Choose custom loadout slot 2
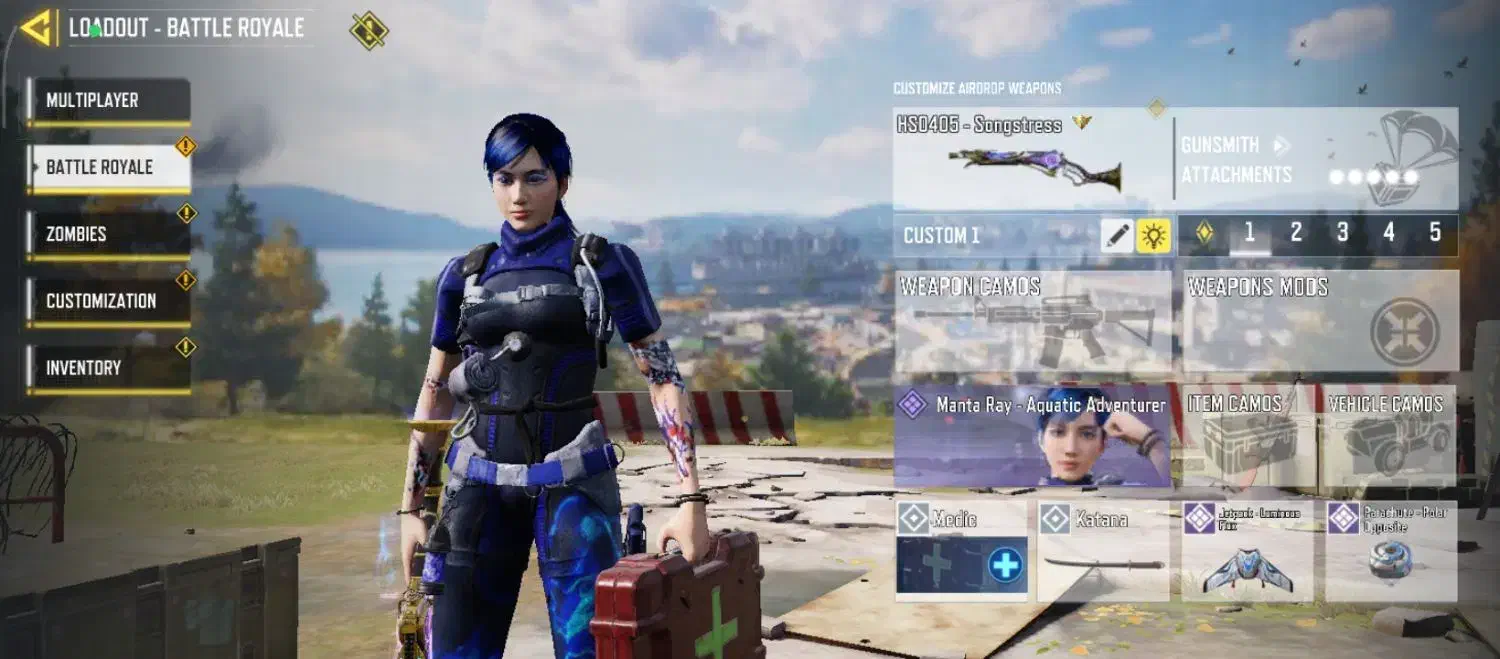 (x=1296, y=234)
